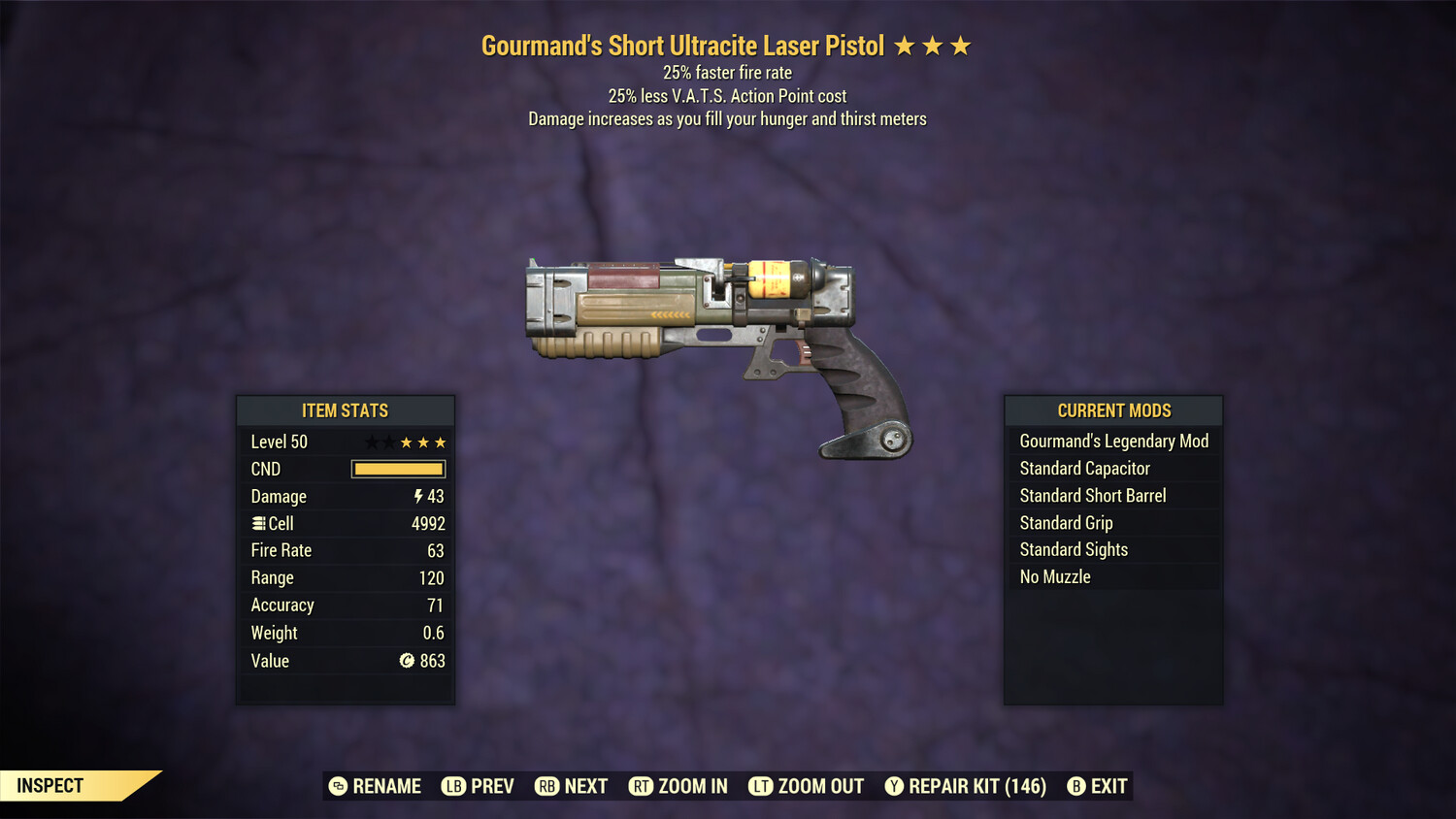Click the caps icon beside Value 863
The width and height of the screenshot is (1456, 819).
click(x=409, y=661)
